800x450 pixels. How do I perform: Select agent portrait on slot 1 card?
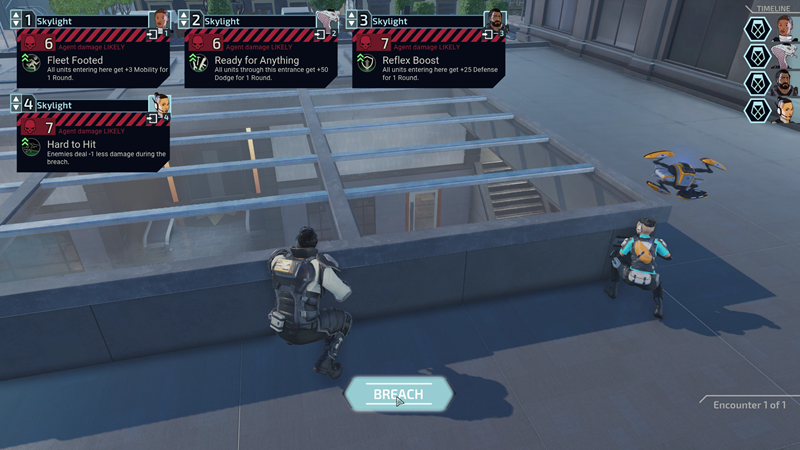tap(159, 20)
